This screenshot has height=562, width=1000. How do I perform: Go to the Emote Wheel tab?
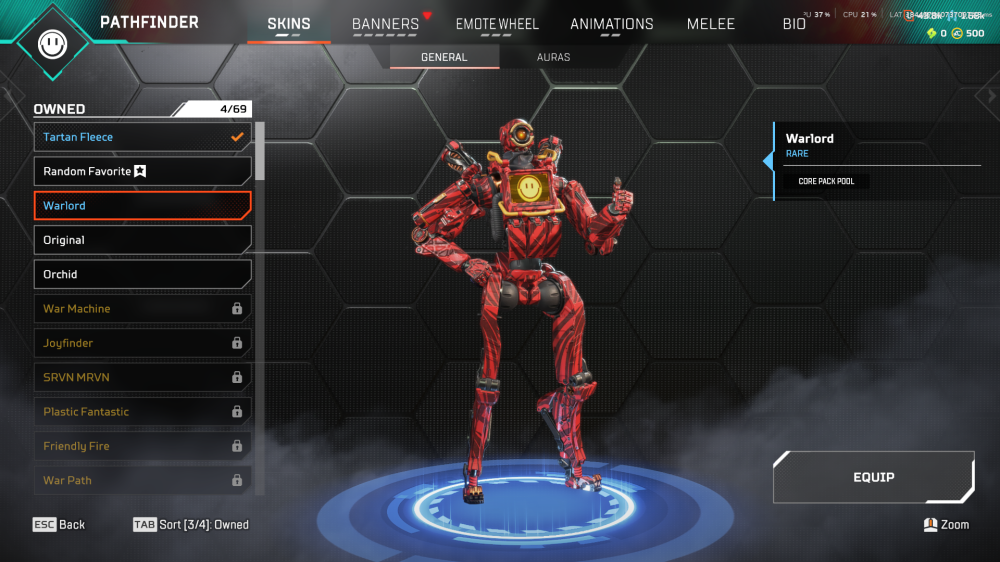click(497, 24)
